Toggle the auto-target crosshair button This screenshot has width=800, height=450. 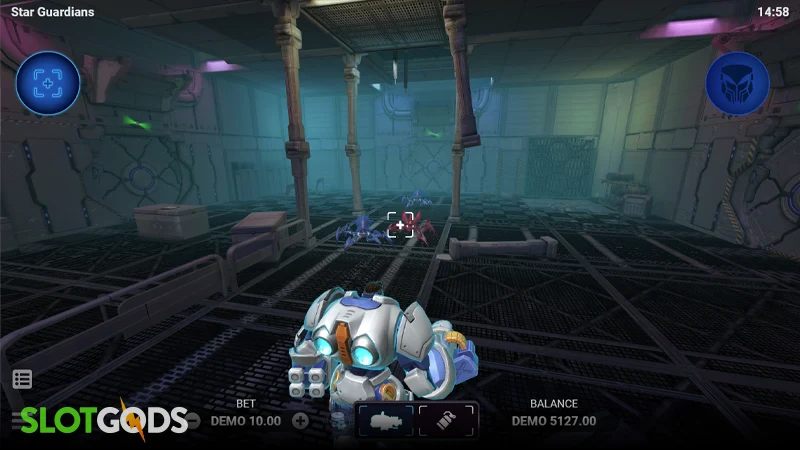pos(47,84)
